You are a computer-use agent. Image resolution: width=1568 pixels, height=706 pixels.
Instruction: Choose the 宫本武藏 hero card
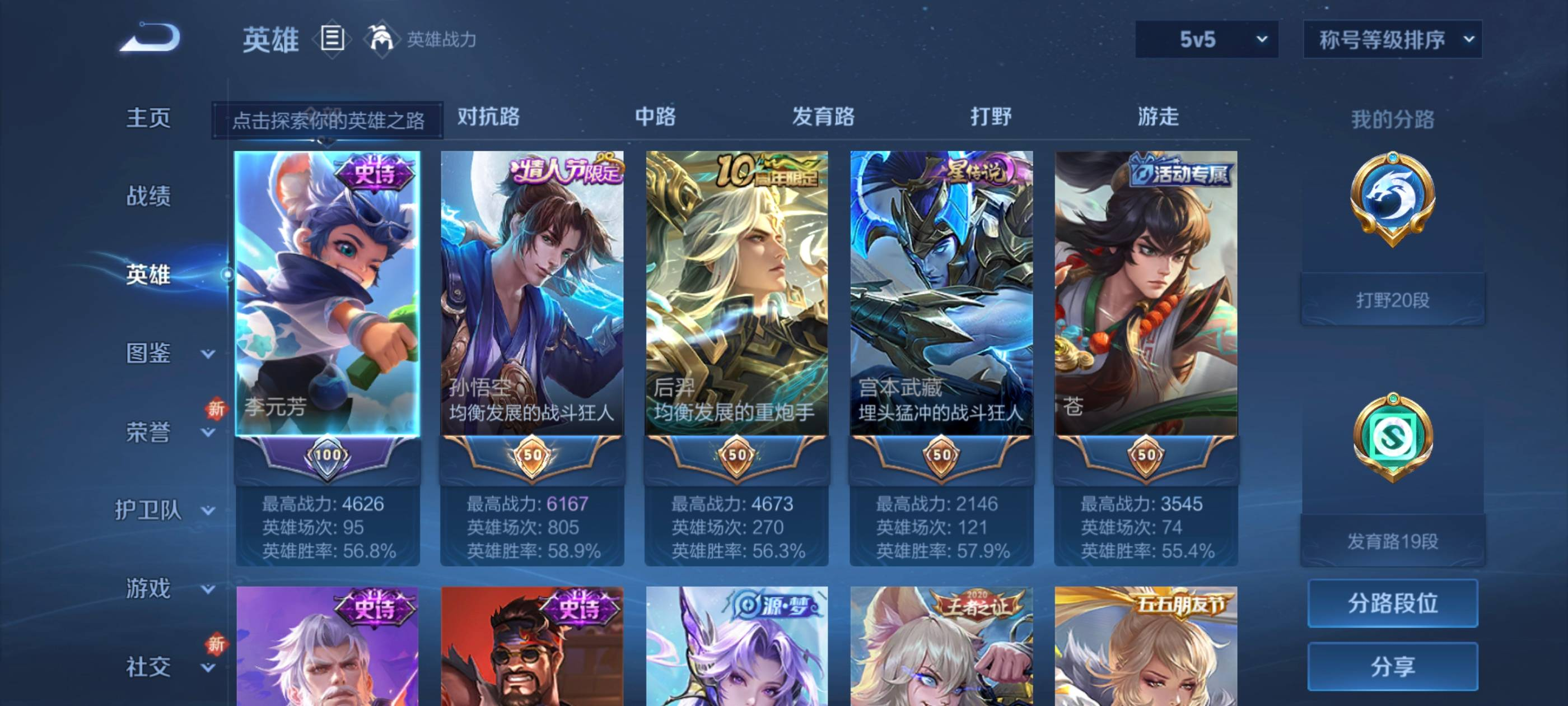[x=941, y=292]
